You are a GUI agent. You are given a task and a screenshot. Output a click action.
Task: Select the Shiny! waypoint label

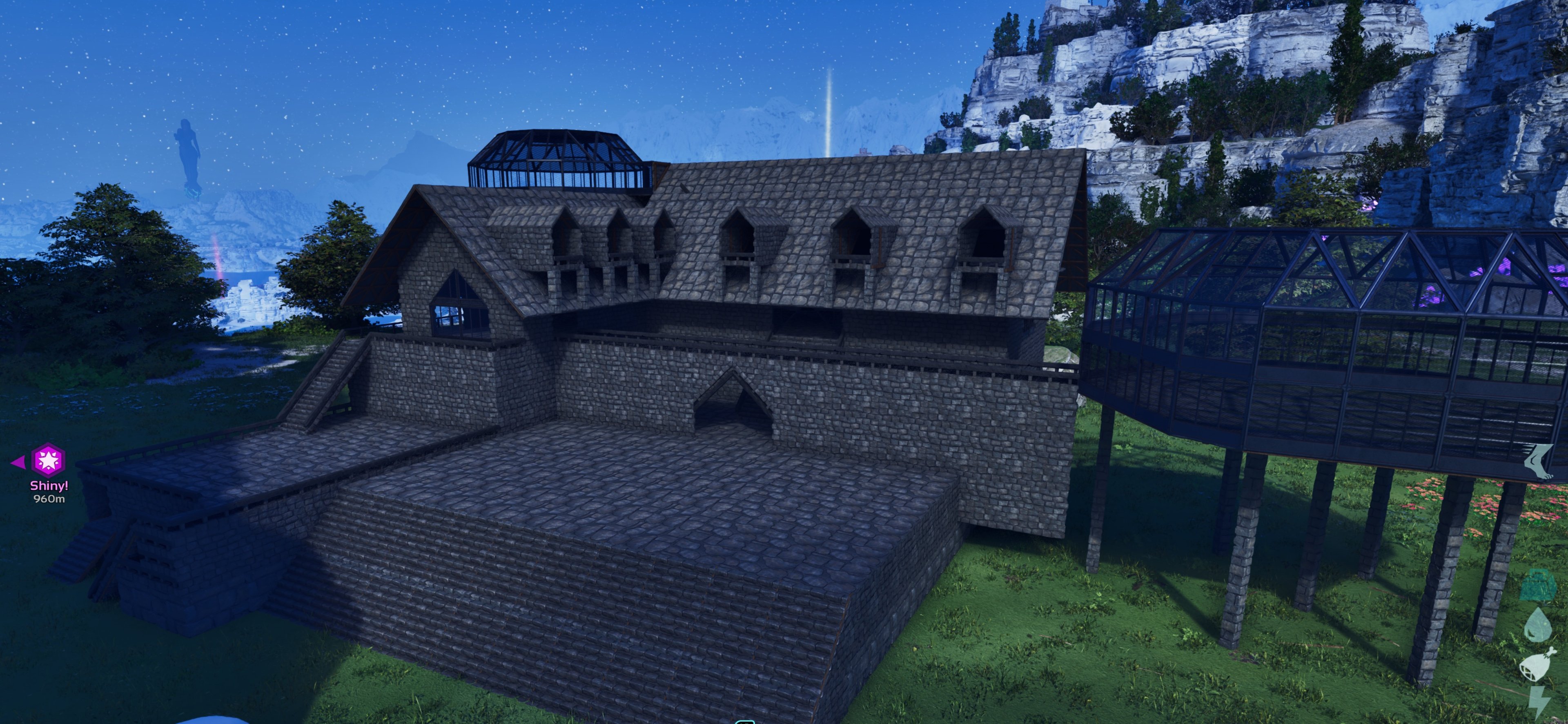click(x=49, y=486)
